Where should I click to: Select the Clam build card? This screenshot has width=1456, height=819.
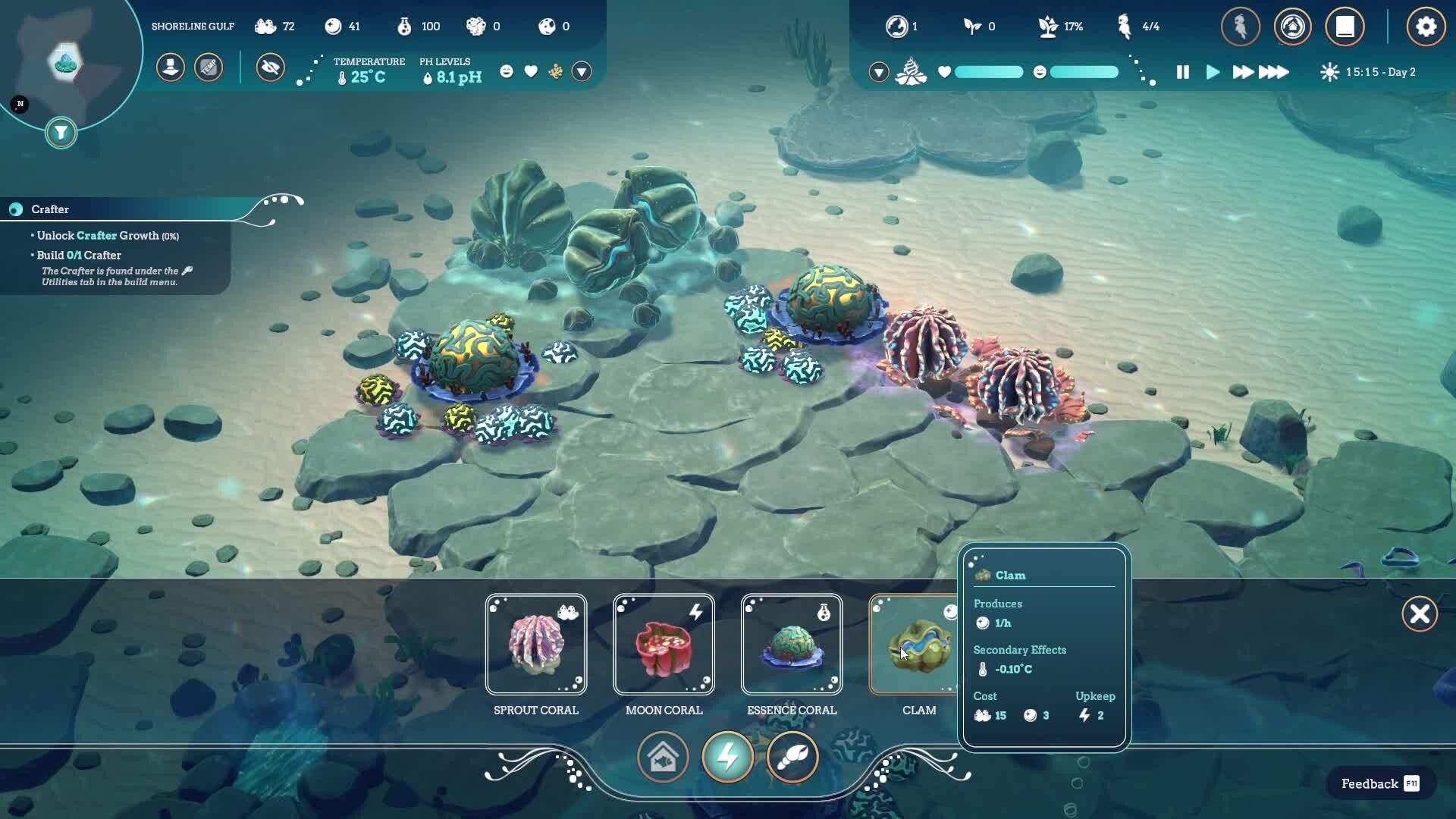click(x=916, y=645)
